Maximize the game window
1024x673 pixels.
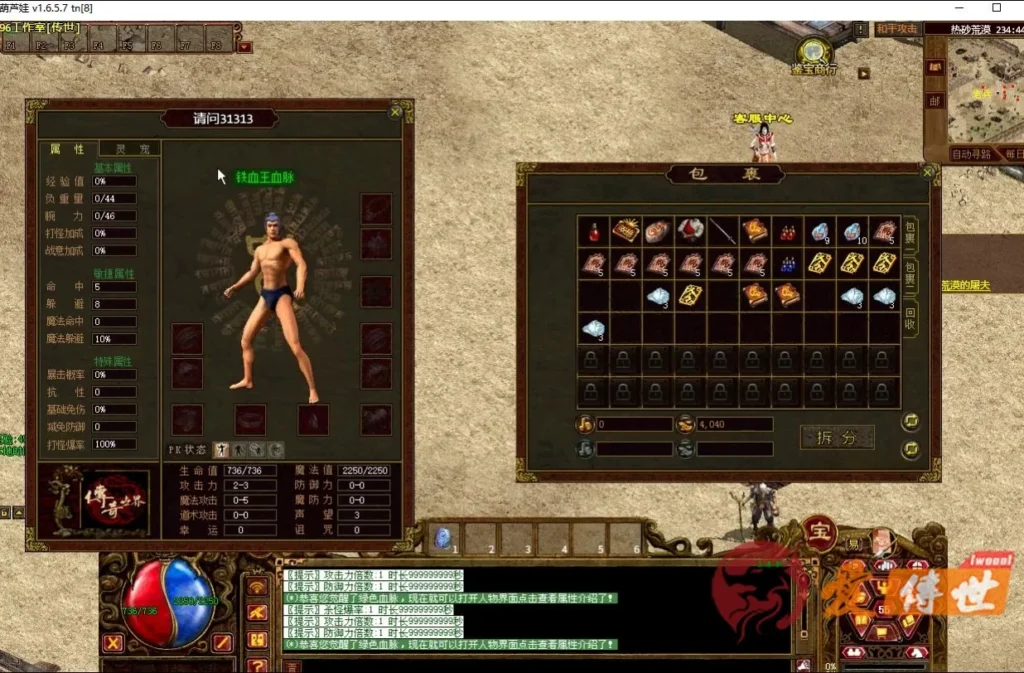996,8
